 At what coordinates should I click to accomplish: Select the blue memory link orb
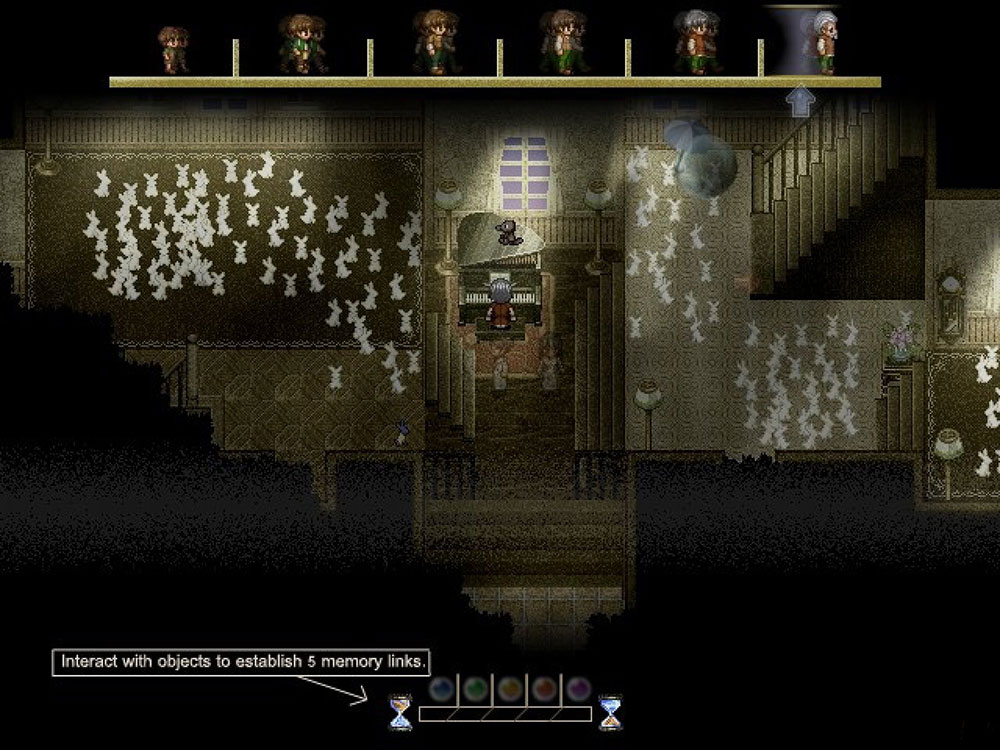click(441, 689)
